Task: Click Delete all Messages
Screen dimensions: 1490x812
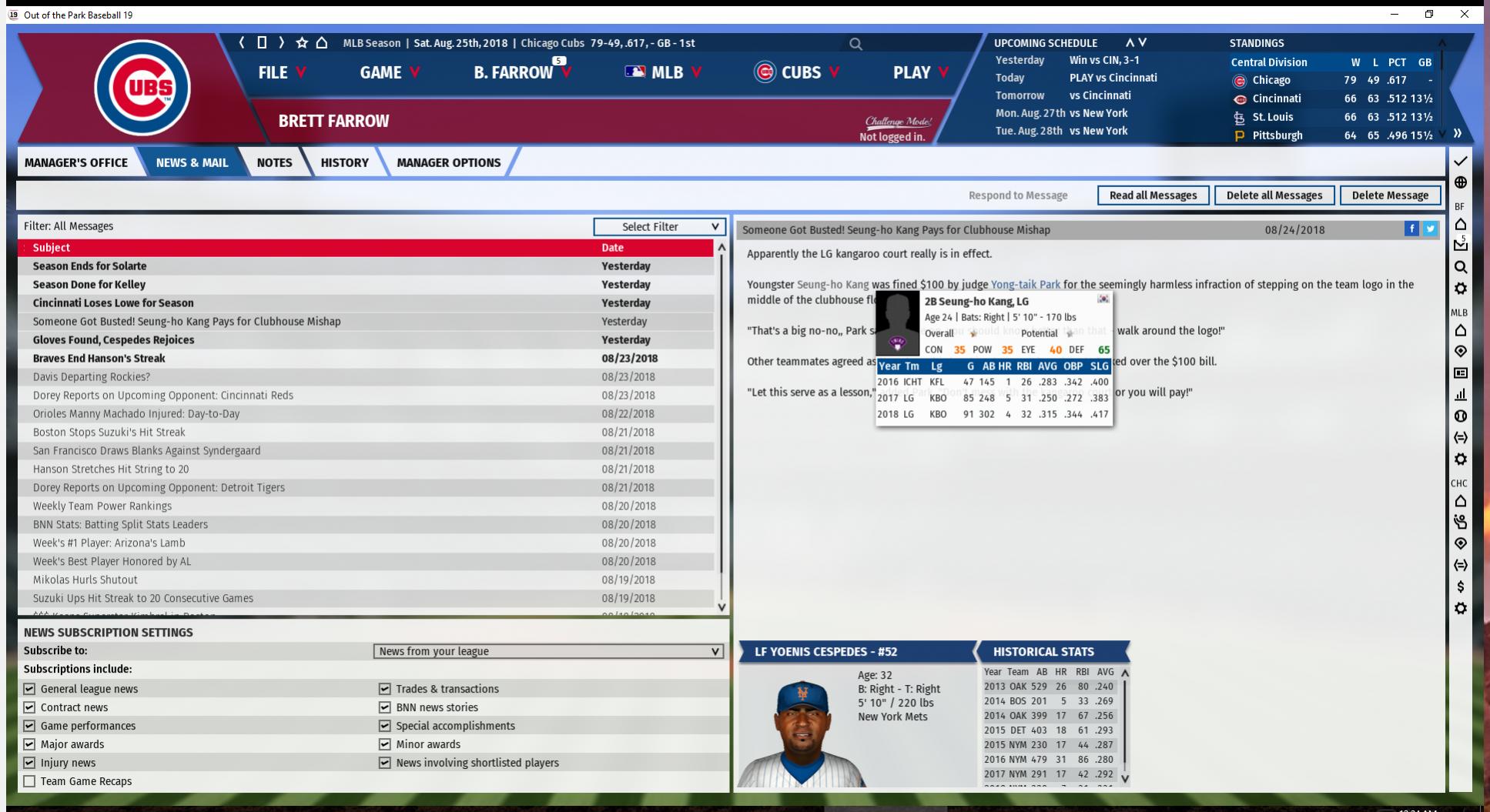Action: click(x=1274, y=195)
